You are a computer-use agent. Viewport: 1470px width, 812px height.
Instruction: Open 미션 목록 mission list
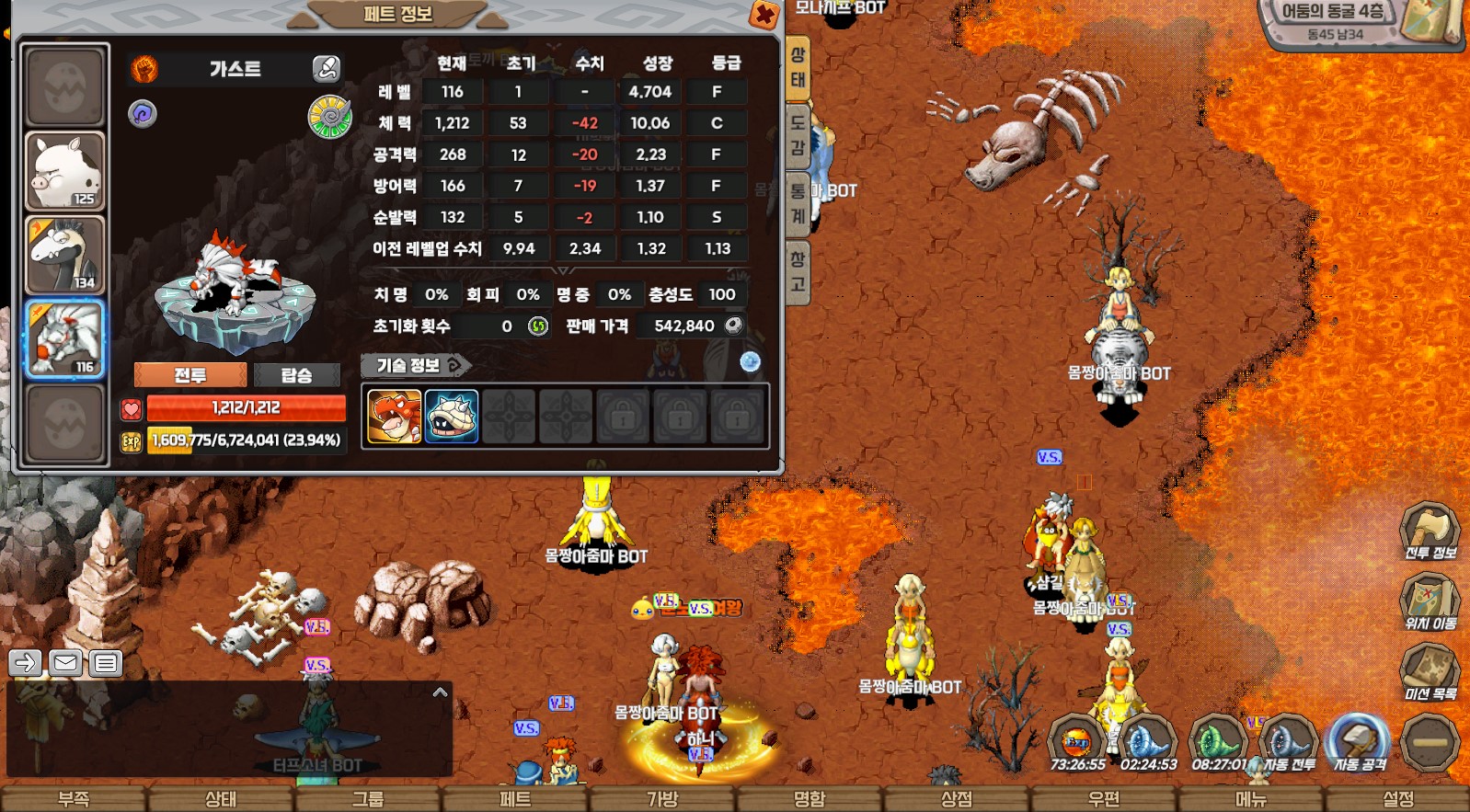click(1430, 672)
